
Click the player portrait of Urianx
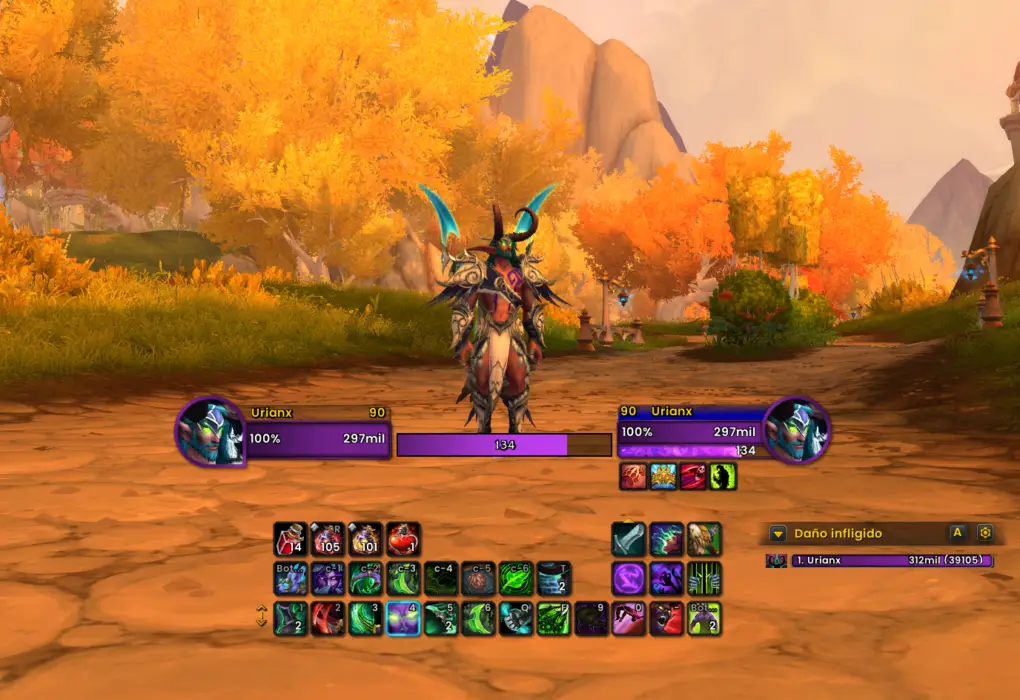[210, 432]
